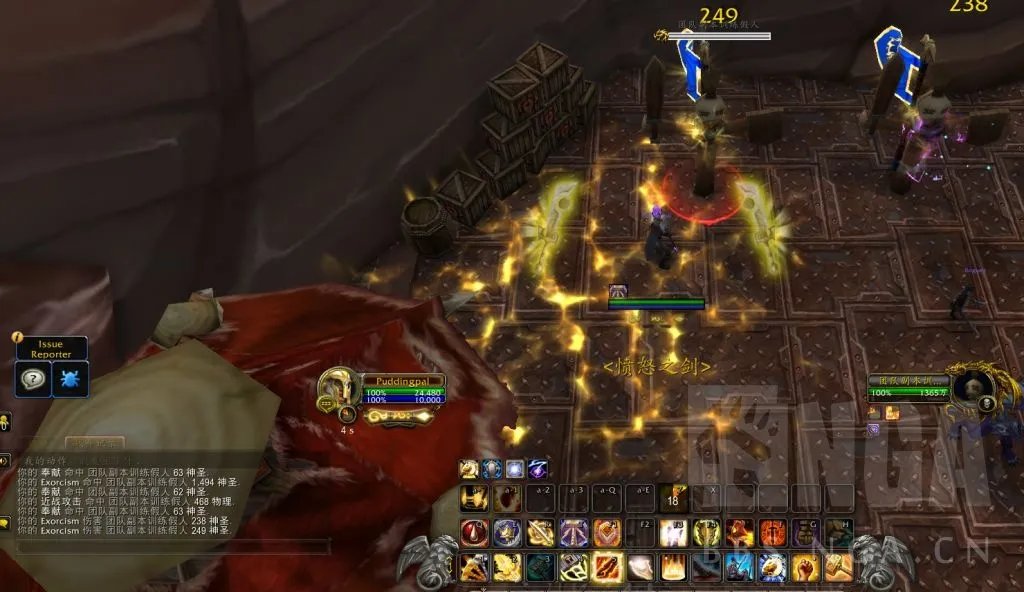Activate the glowing white orb aura icon
1024x592 pixels.
coord(514,469)
